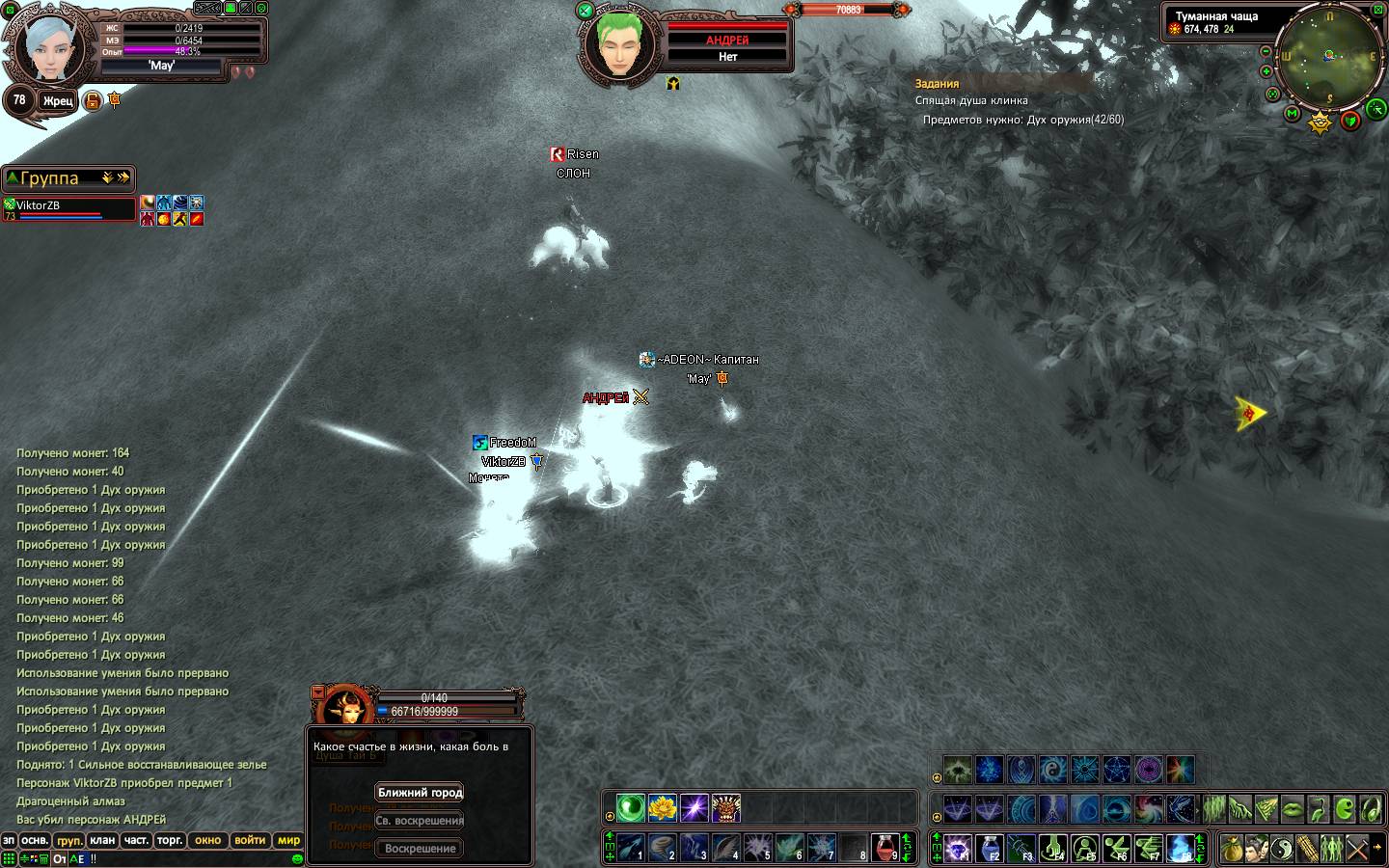Image resolution: width=1389 pixels, height=868 pixels.
Task: Switch to the "торг." chat channel tab
Action: pyautogui.click(x=170, y=840)
